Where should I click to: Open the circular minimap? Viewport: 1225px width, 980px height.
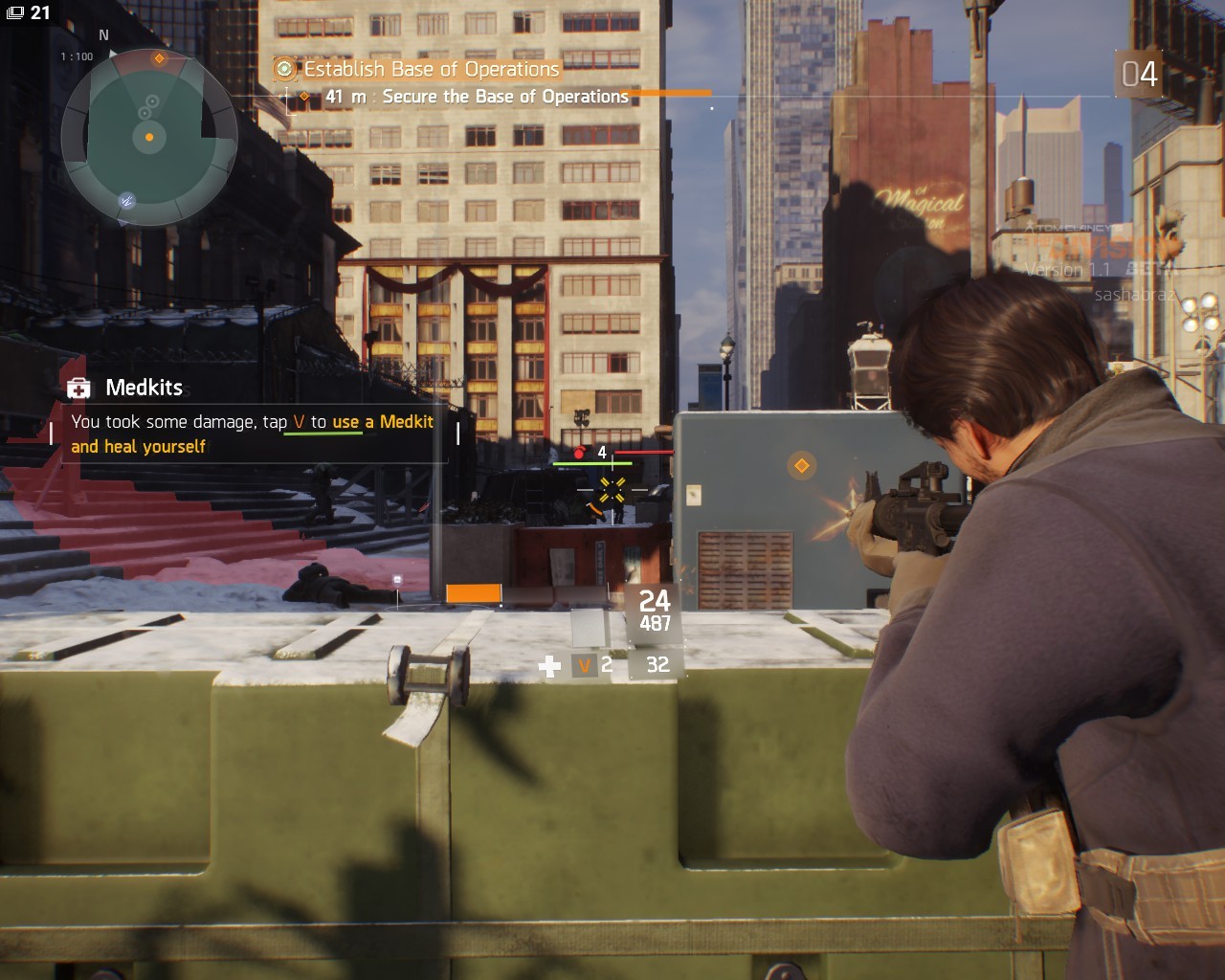(148, 138)
